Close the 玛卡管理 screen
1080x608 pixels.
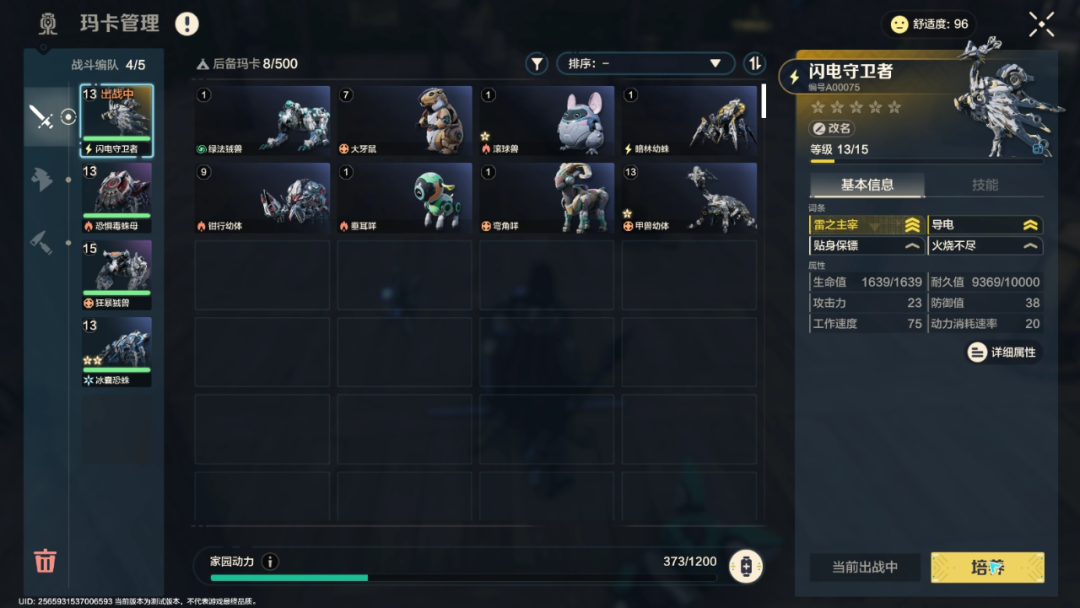tap(1041, 25)
